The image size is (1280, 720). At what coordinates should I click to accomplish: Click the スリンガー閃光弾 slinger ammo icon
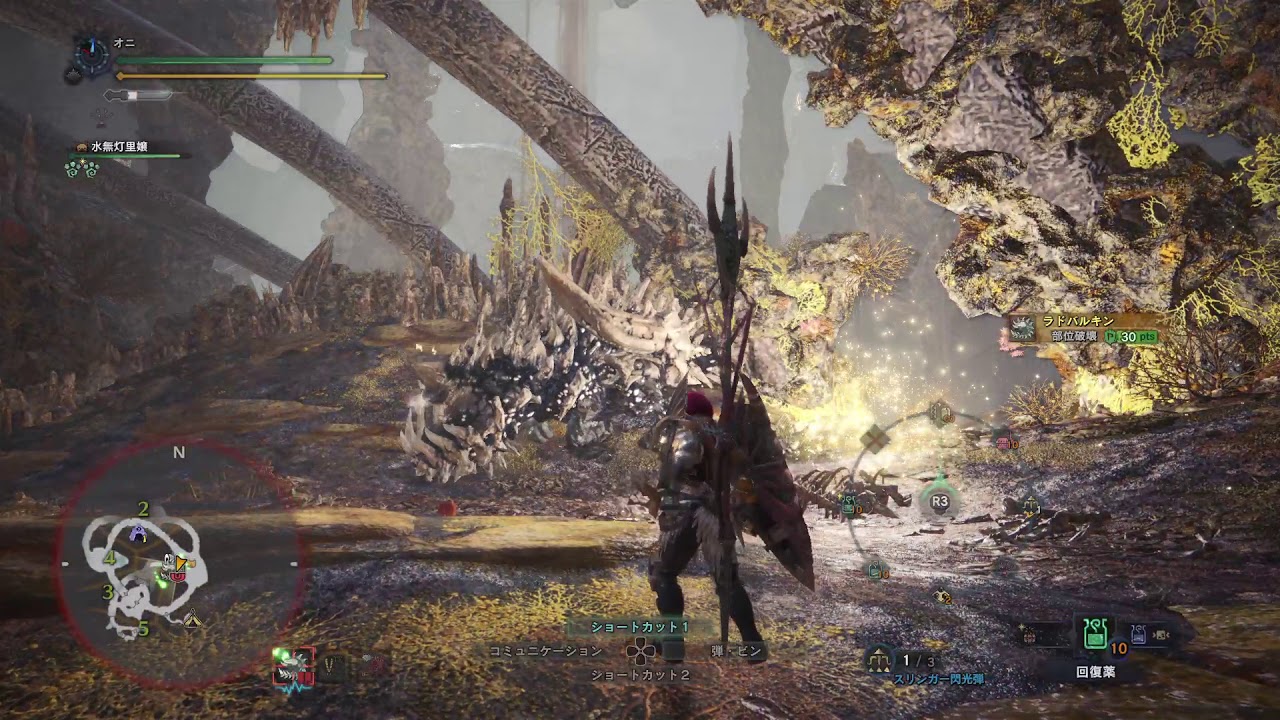tap(878, 659)
